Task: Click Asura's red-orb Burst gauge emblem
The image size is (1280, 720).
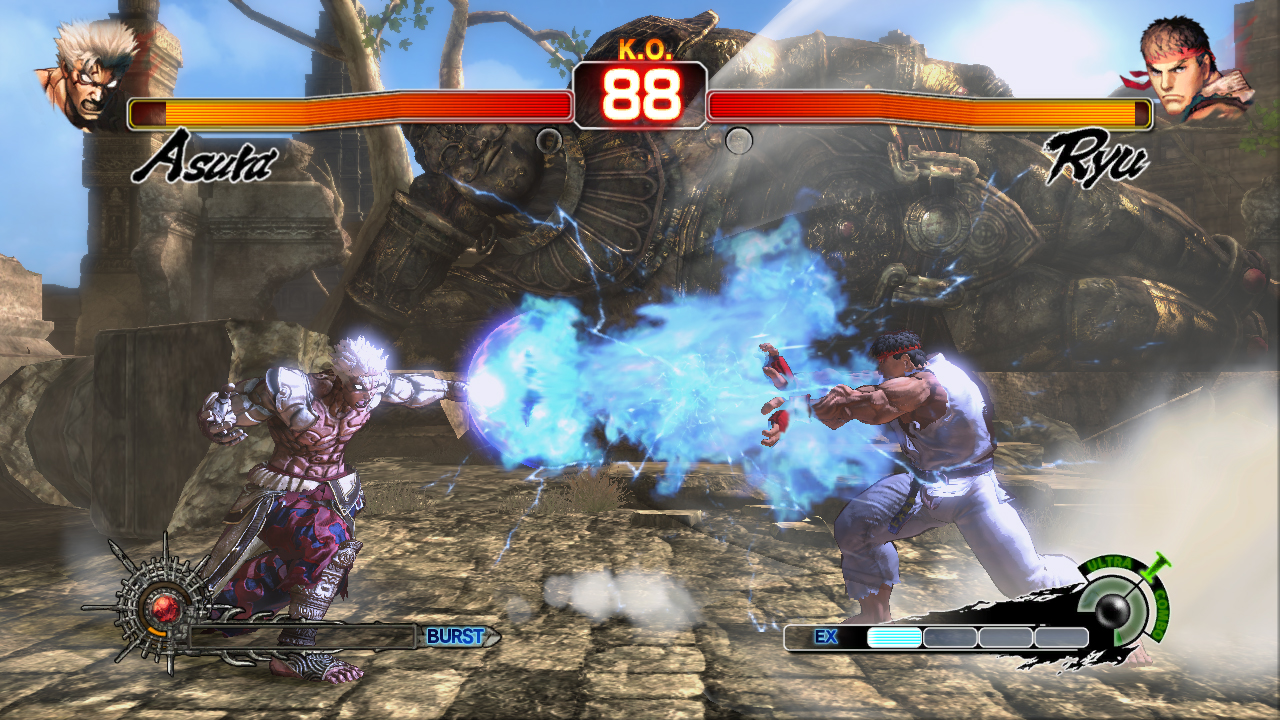Action: point(158,605)
